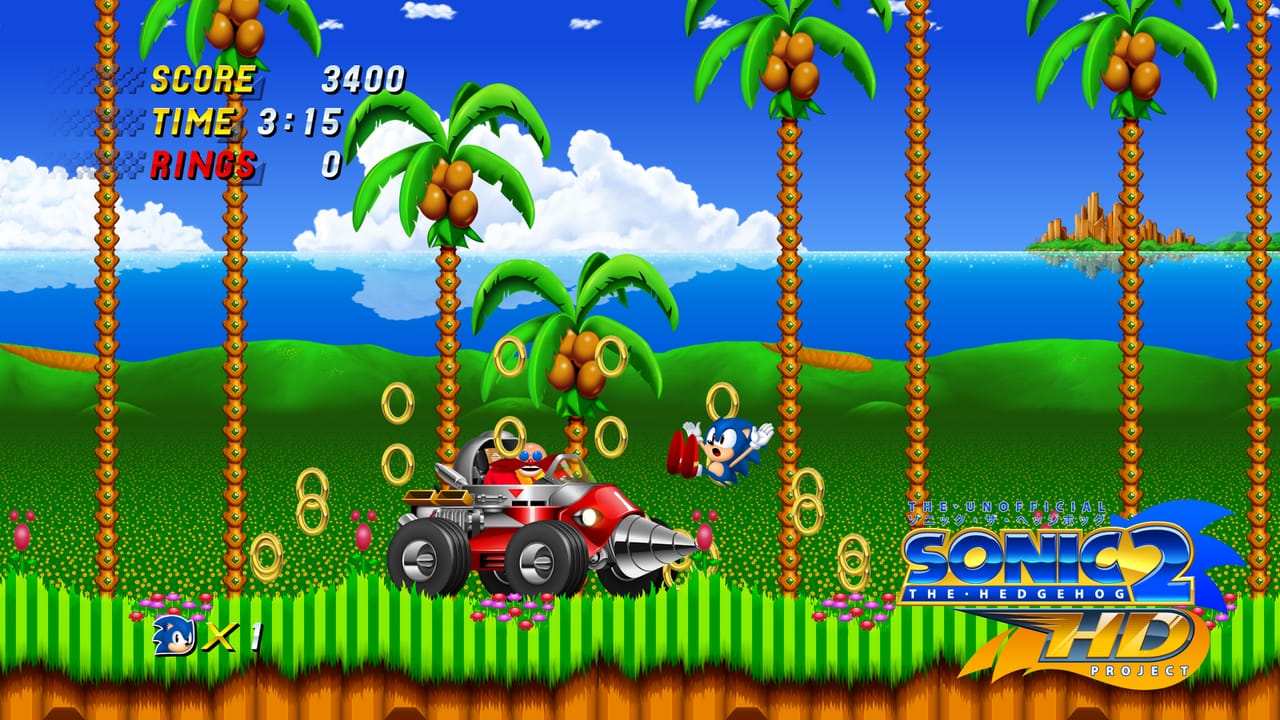Screen dimensions: 1280x720
Task: Toggle the score value 3400
Action: (x=360, y=76)
